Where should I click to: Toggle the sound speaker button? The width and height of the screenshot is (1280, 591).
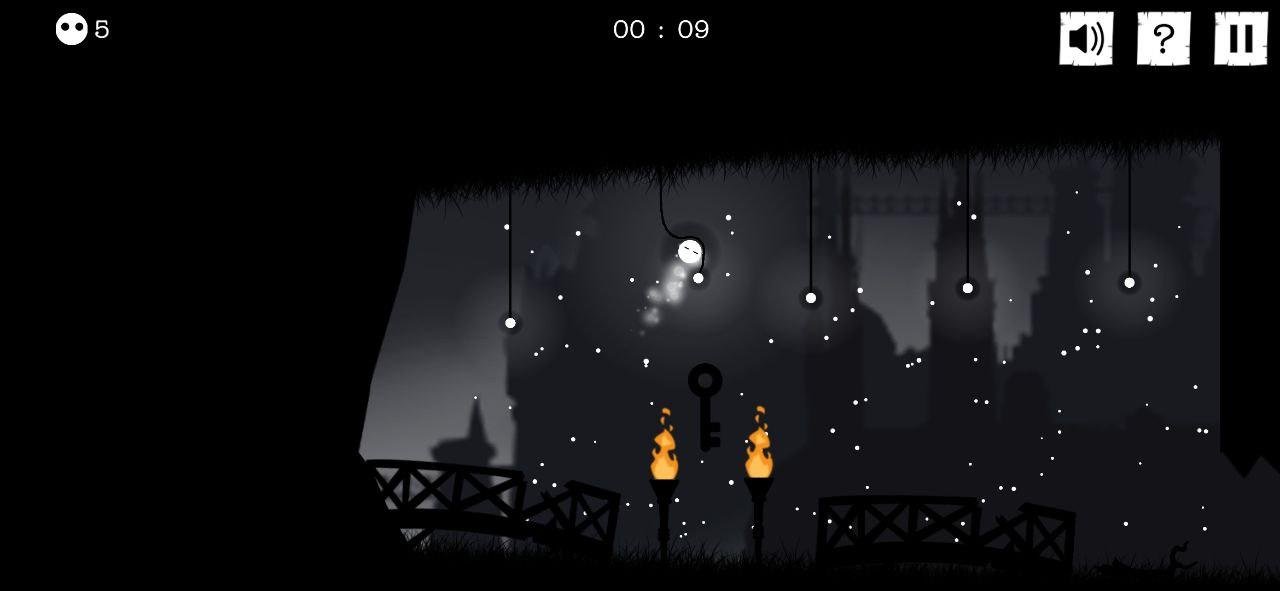(1086, 39)
